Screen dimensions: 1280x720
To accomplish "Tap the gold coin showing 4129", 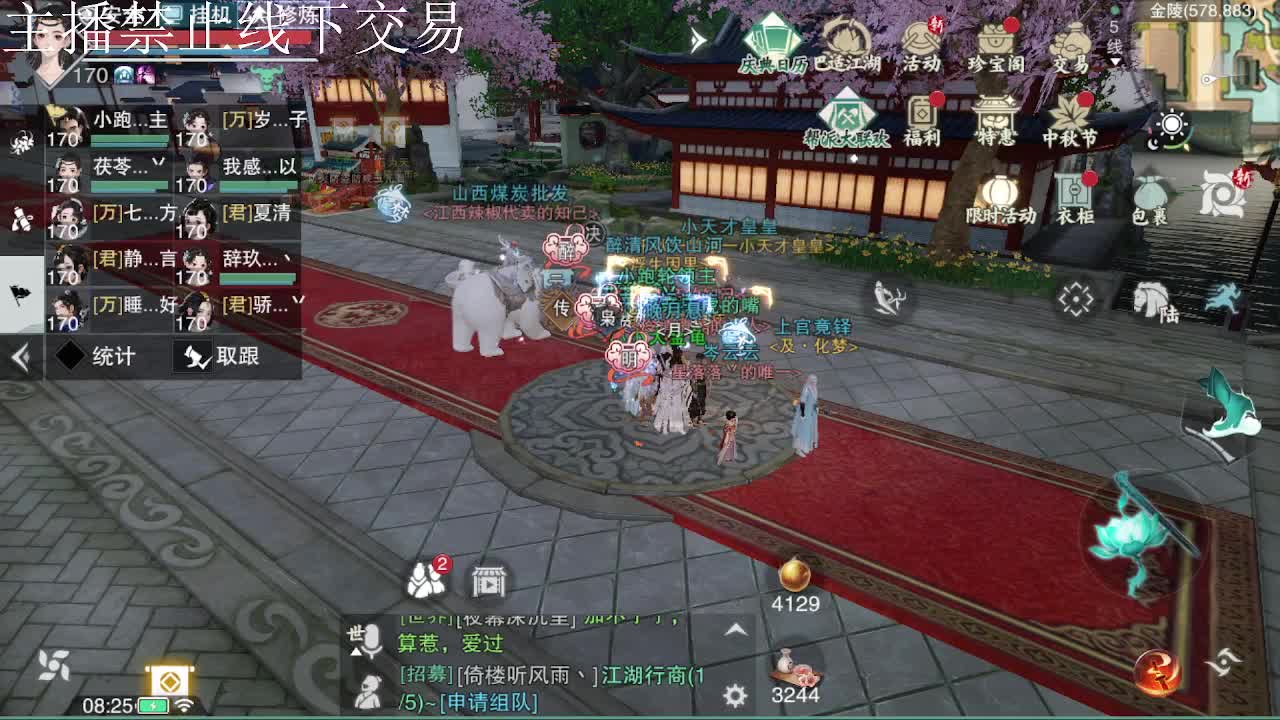I will pyautogui.click(x=795, y=577).
